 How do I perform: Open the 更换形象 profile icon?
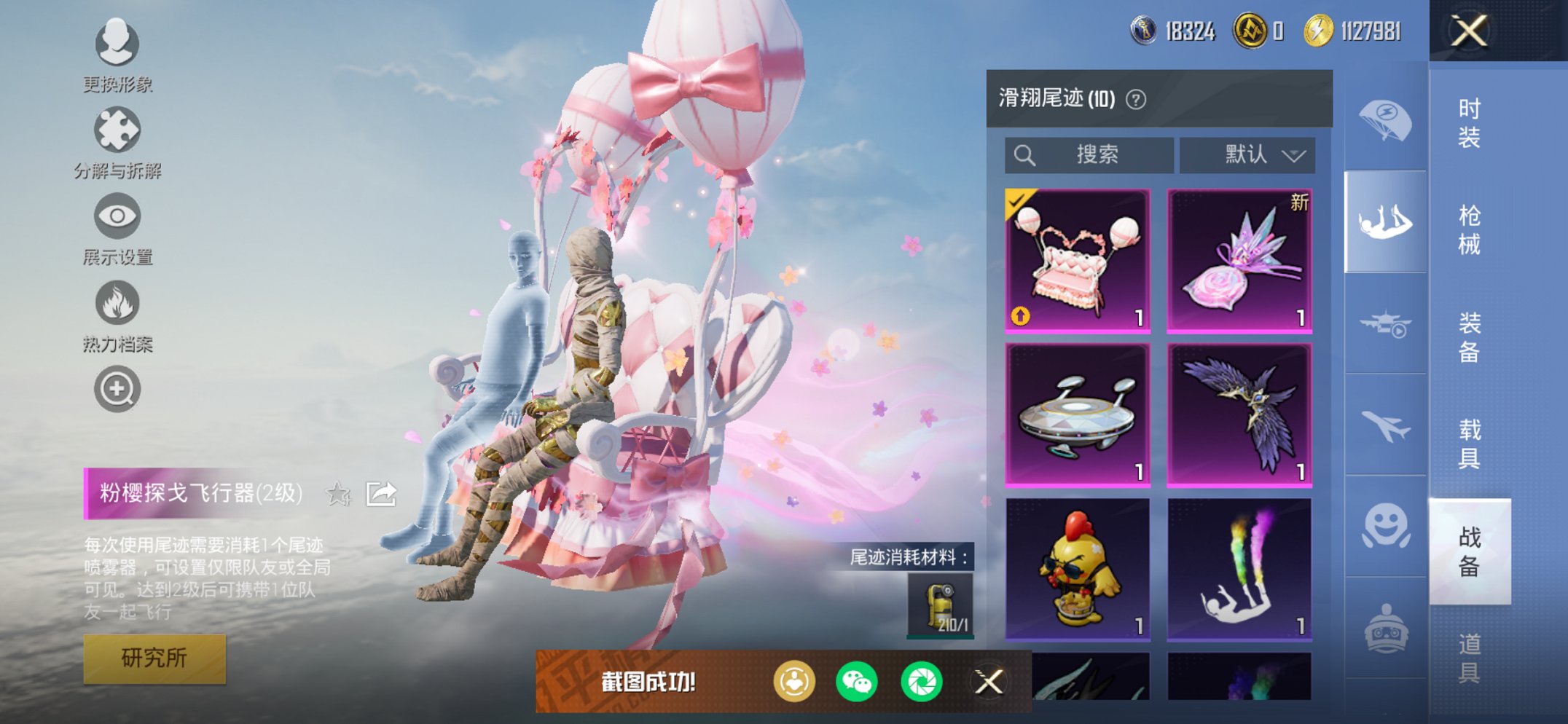[117, 44]
